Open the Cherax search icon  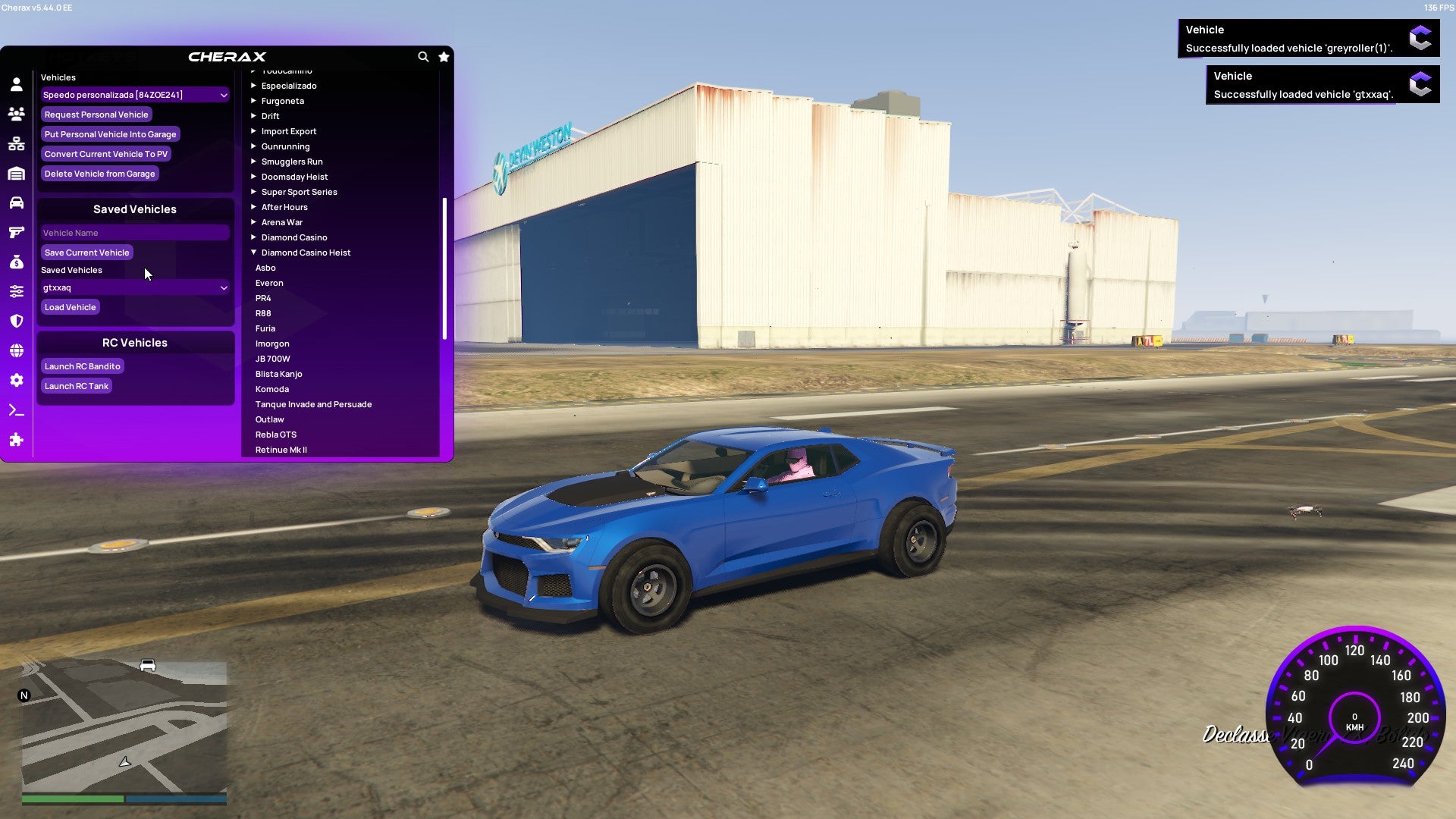click(x=423, y=57)
